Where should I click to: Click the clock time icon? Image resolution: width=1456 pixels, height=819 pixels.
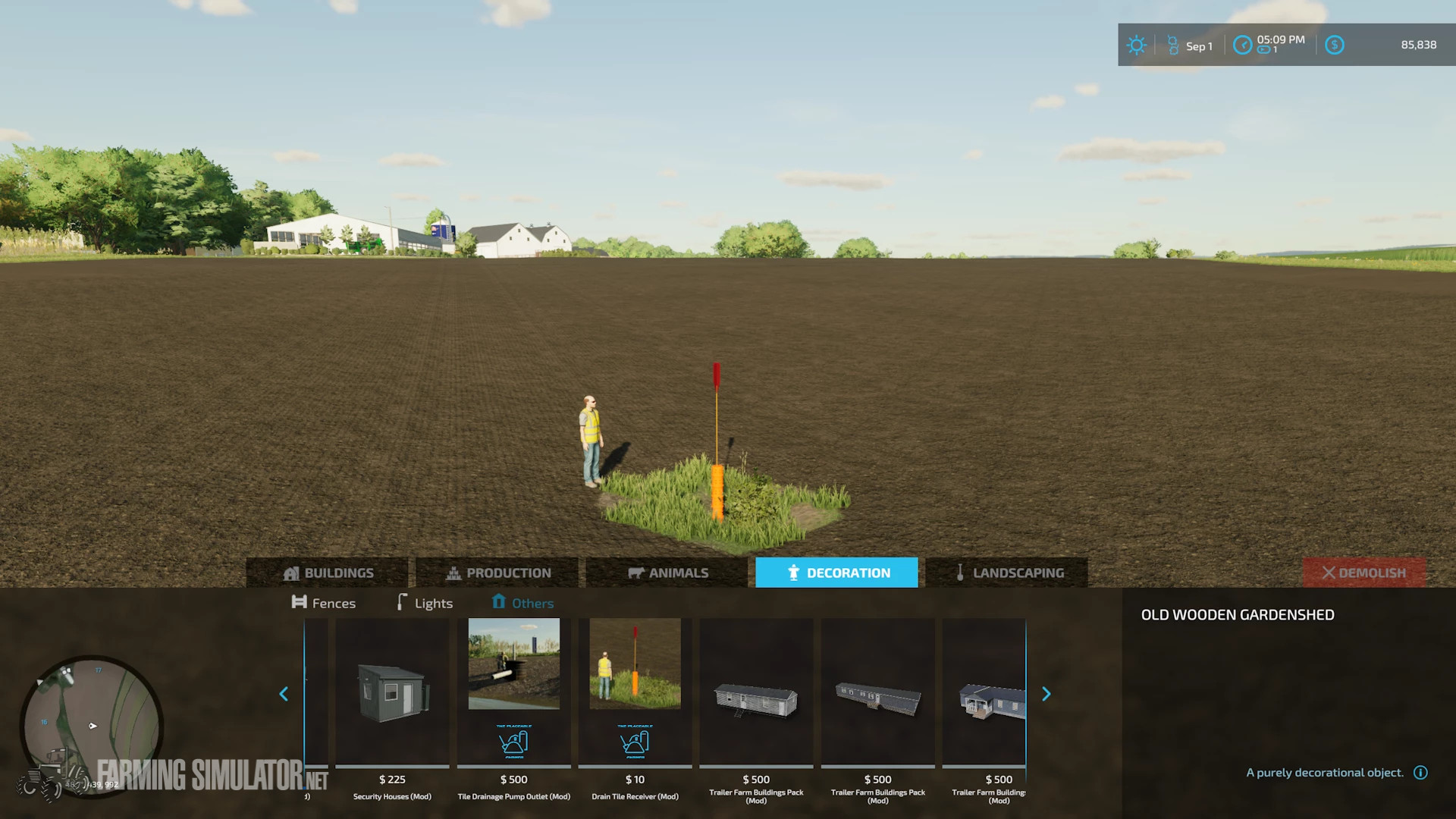tap(1241, 45)
